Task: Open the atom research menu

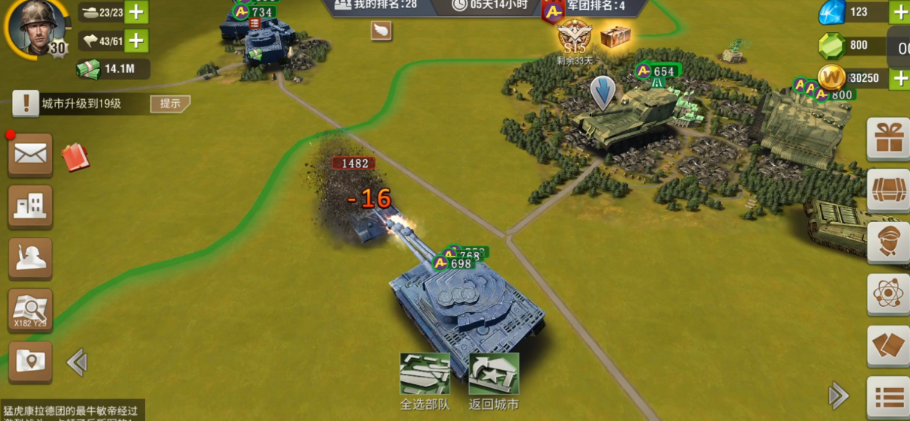Action: pos(887,294)
